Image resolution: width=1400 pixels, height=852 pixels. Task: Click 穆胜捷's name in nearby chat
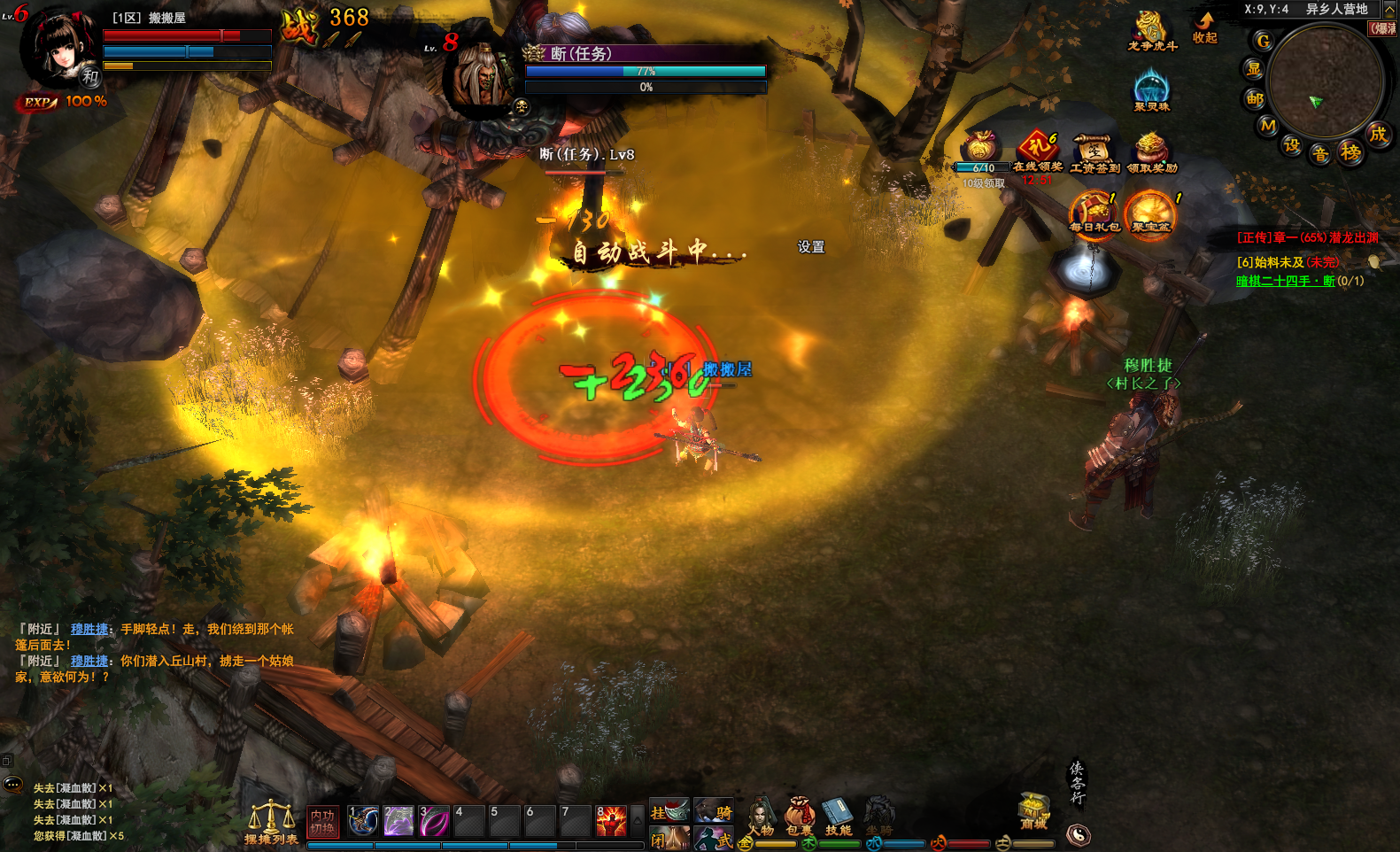pyautogui.click(x=89, y=629)
